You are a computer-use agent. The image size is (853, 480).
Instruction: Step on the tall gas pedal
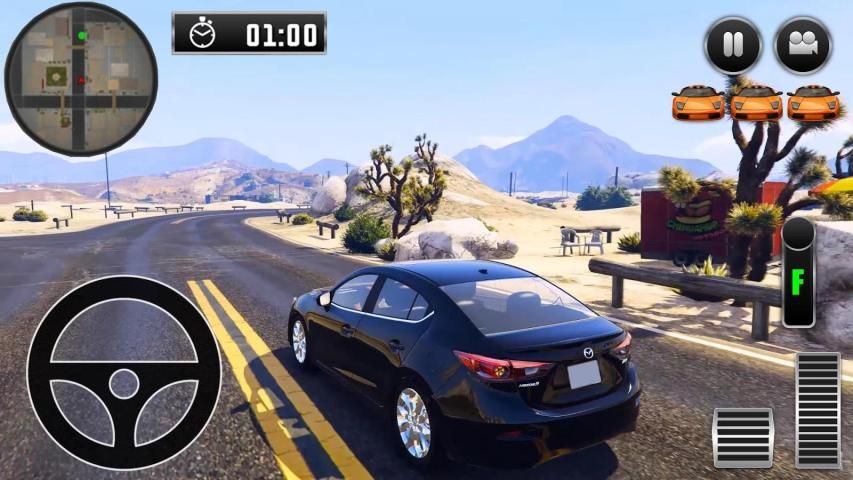[818, 410]
